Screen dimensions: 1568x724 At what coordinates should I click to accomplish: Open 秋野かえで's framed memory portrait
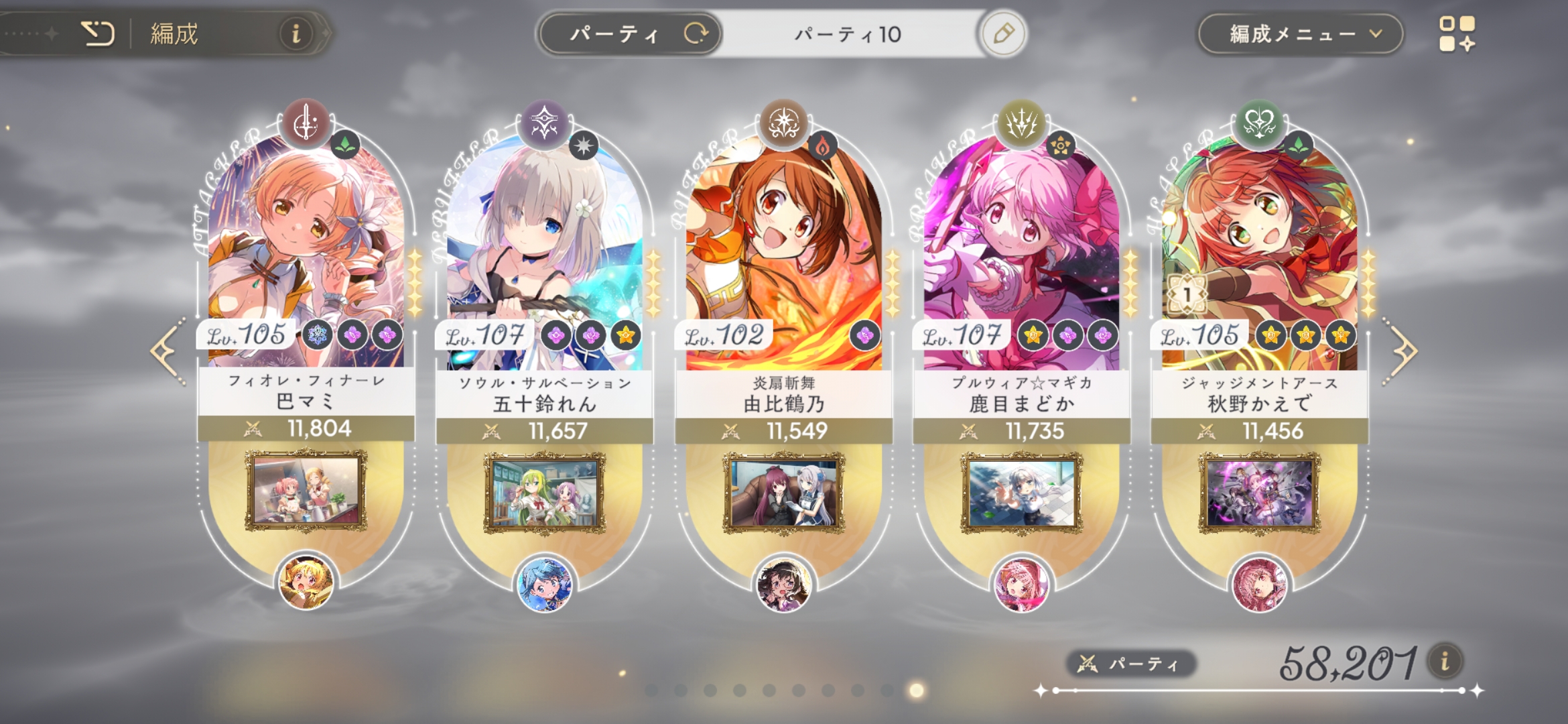pos(1259,493)
